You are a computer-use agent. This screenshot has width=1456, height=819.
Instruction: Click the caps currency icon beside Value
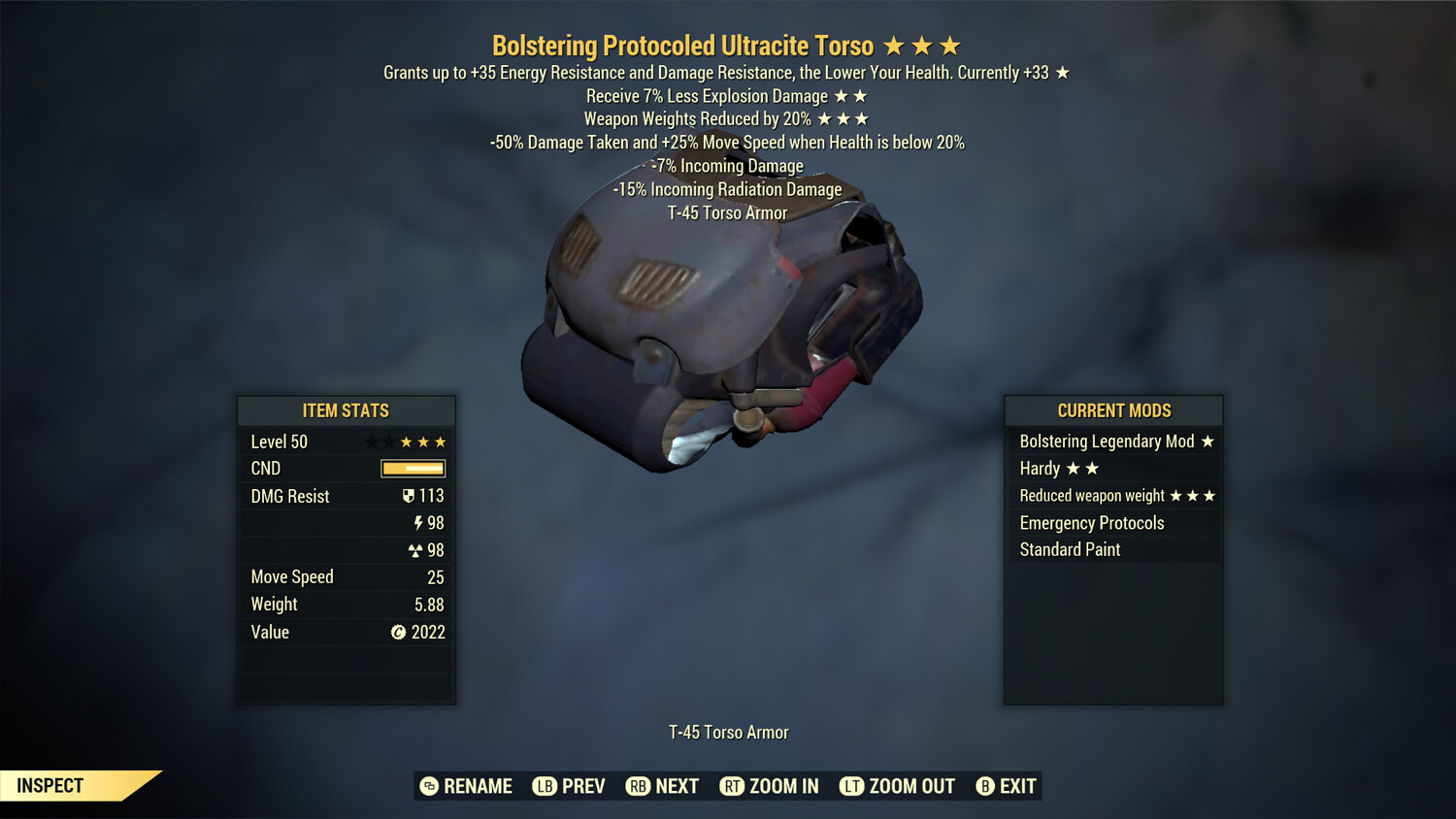[x=398, y=633]
